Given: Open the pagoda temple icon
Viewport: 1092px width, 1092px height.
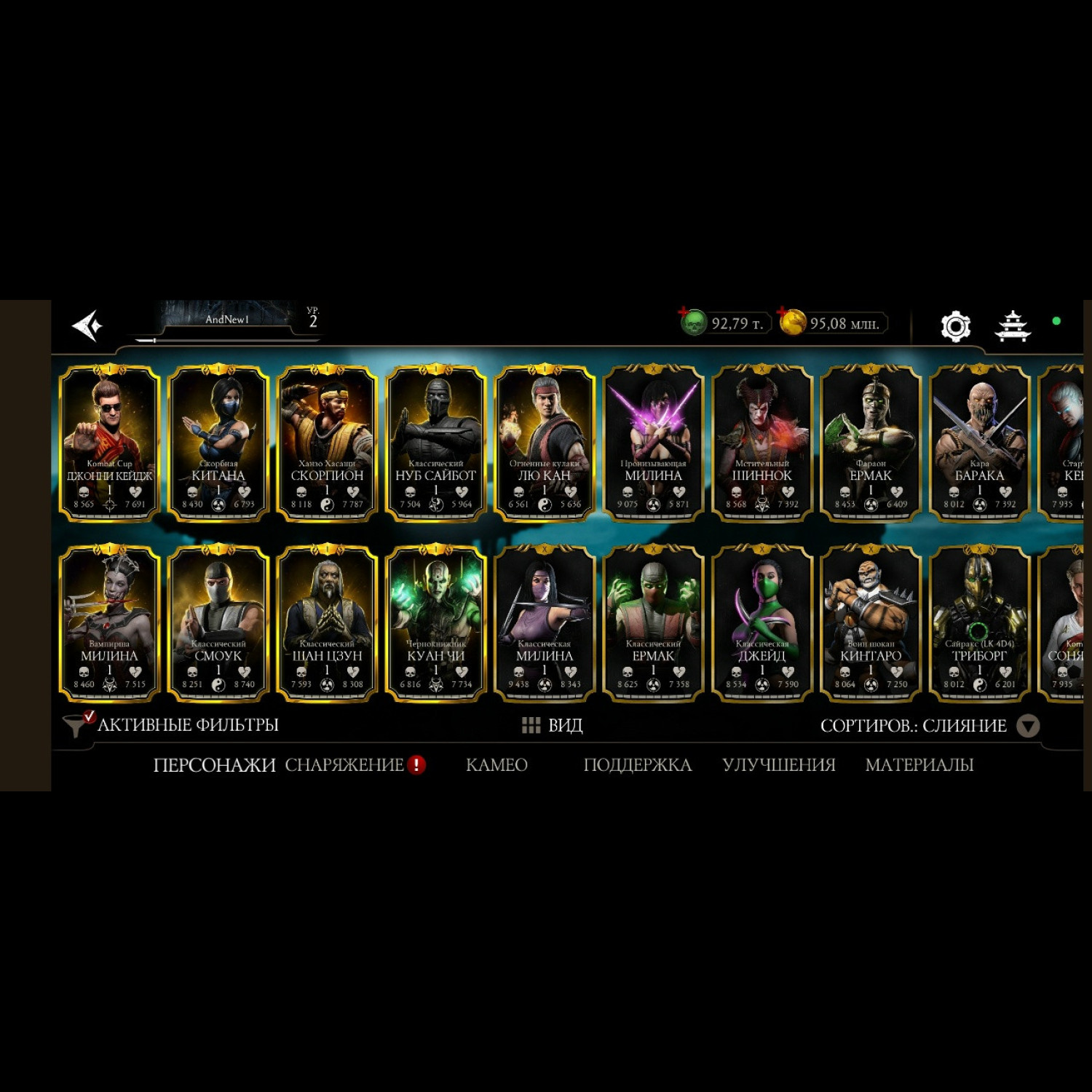Looking at the screenshot, I should tap(1013, 326).
